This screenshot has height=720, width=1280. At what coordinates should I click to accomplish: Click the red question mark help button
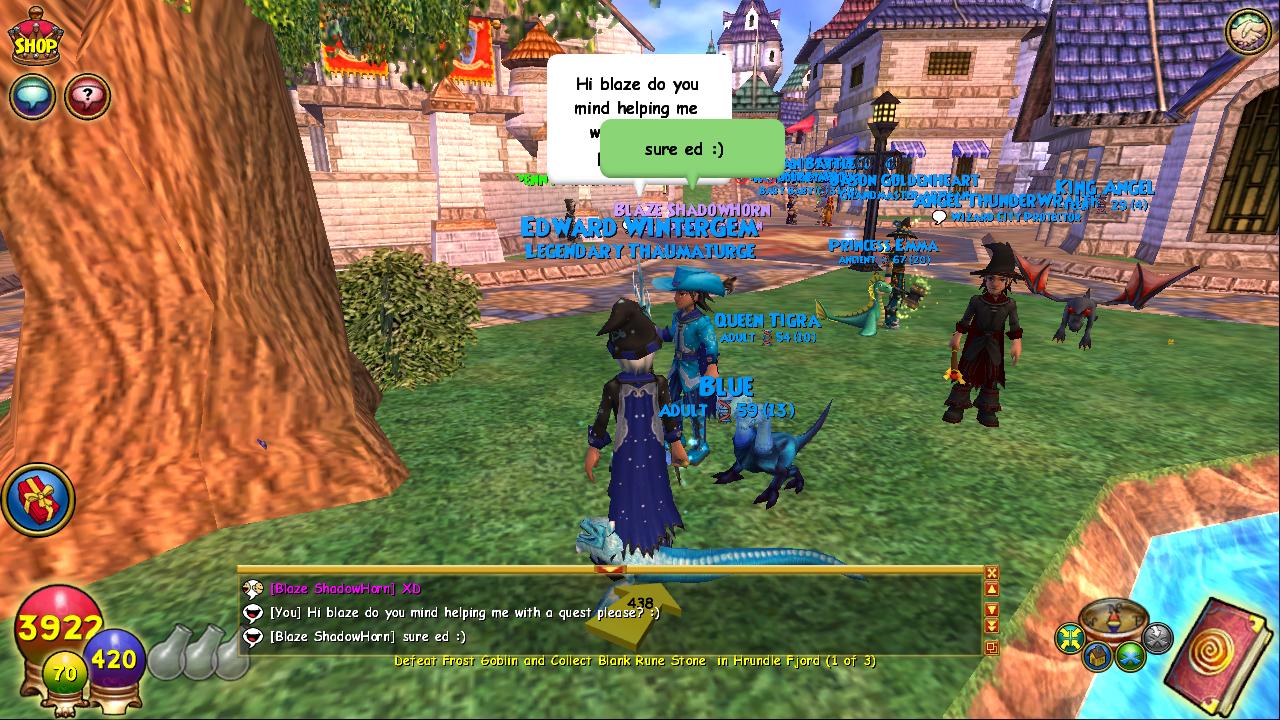[x=88, y=97]
